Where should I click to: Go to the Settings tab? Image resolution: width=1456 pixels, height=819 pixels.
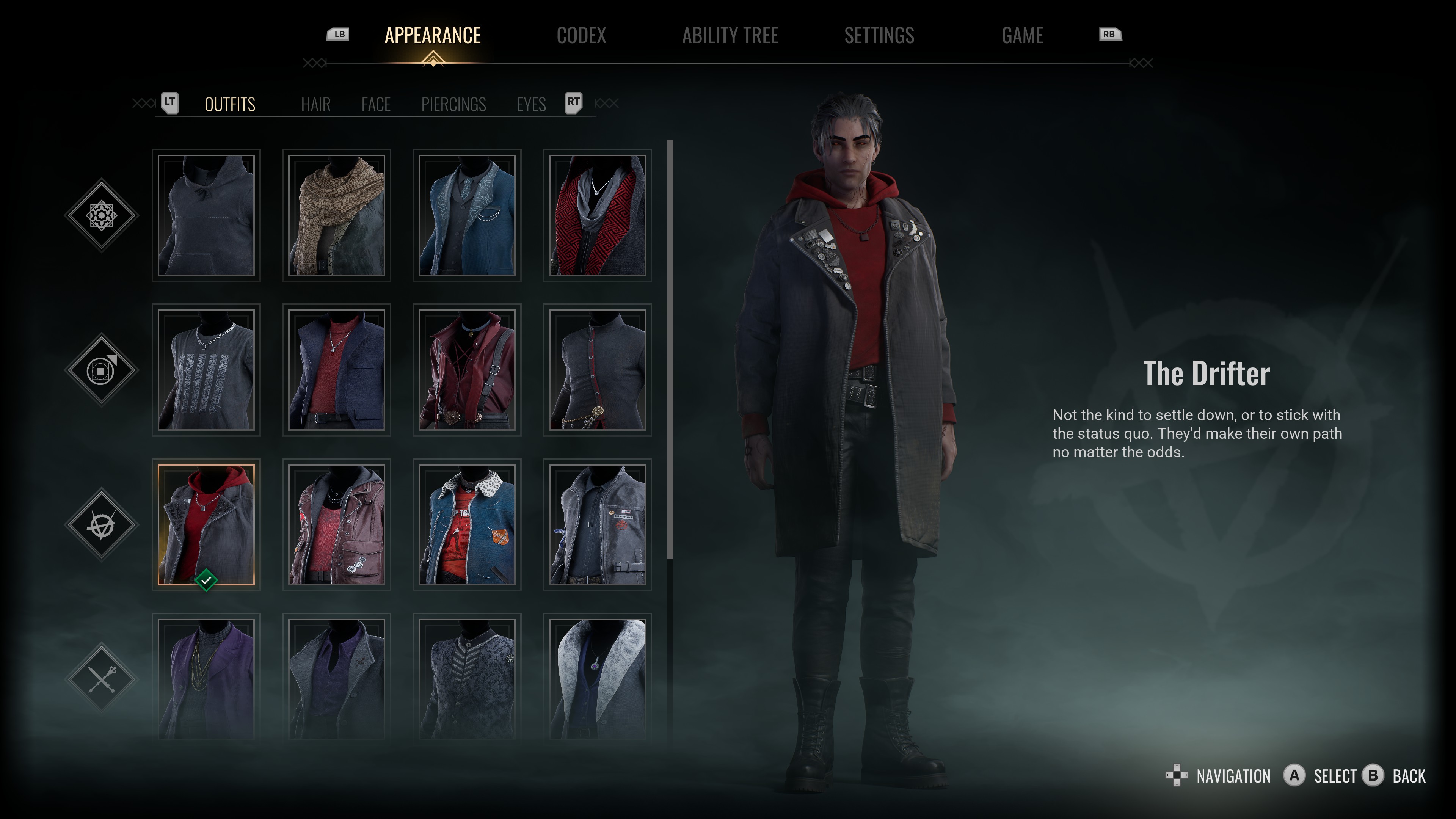point(879,36)
